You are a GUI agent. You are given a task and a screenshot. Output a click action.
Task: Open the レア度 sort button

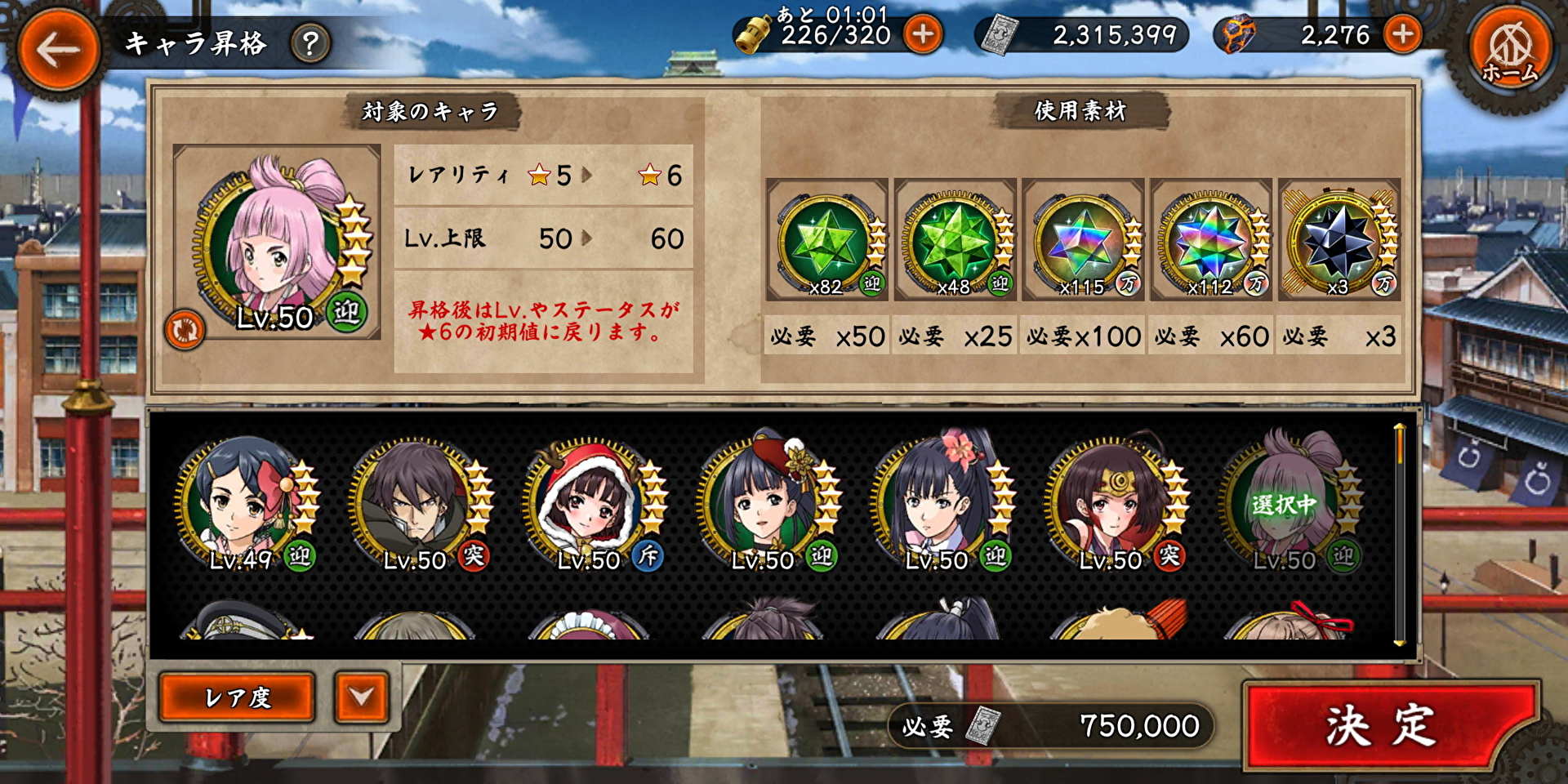tap(237, 697)
